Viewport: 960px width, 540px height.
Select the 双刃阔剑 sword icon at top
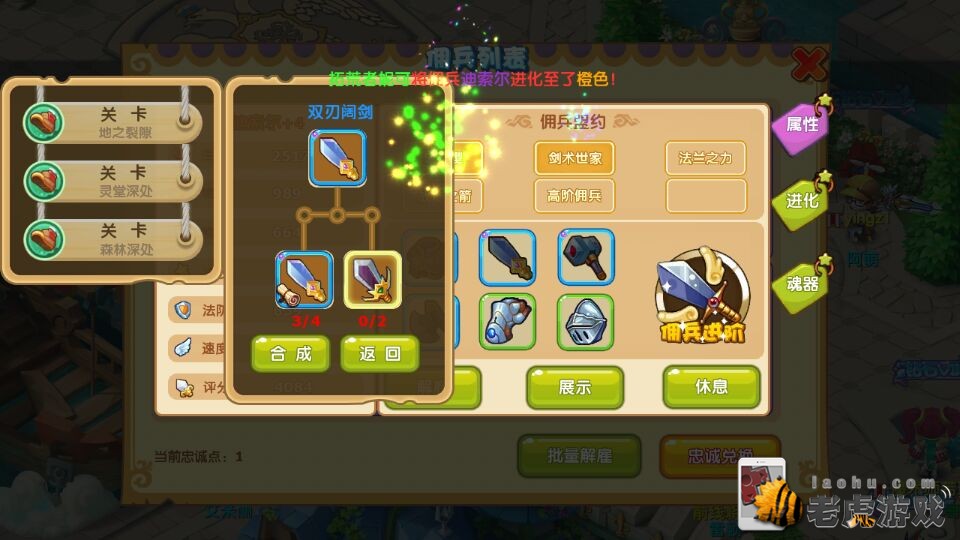[x=337, y=158]
